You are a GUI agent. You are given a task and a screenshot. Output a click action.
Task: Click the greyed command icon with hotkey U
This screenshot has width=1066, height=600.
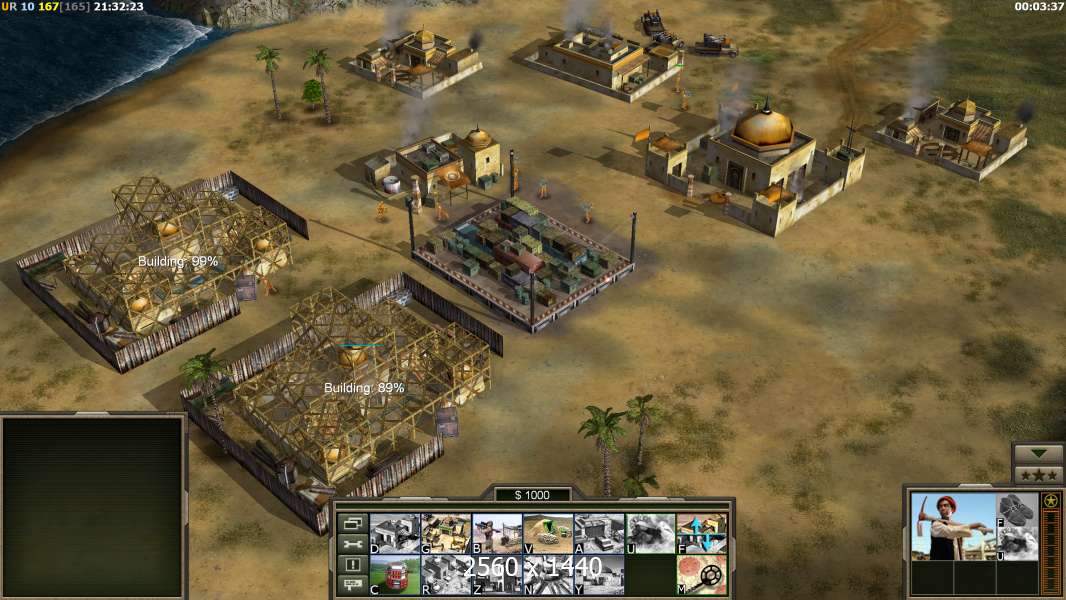(650, 533)
